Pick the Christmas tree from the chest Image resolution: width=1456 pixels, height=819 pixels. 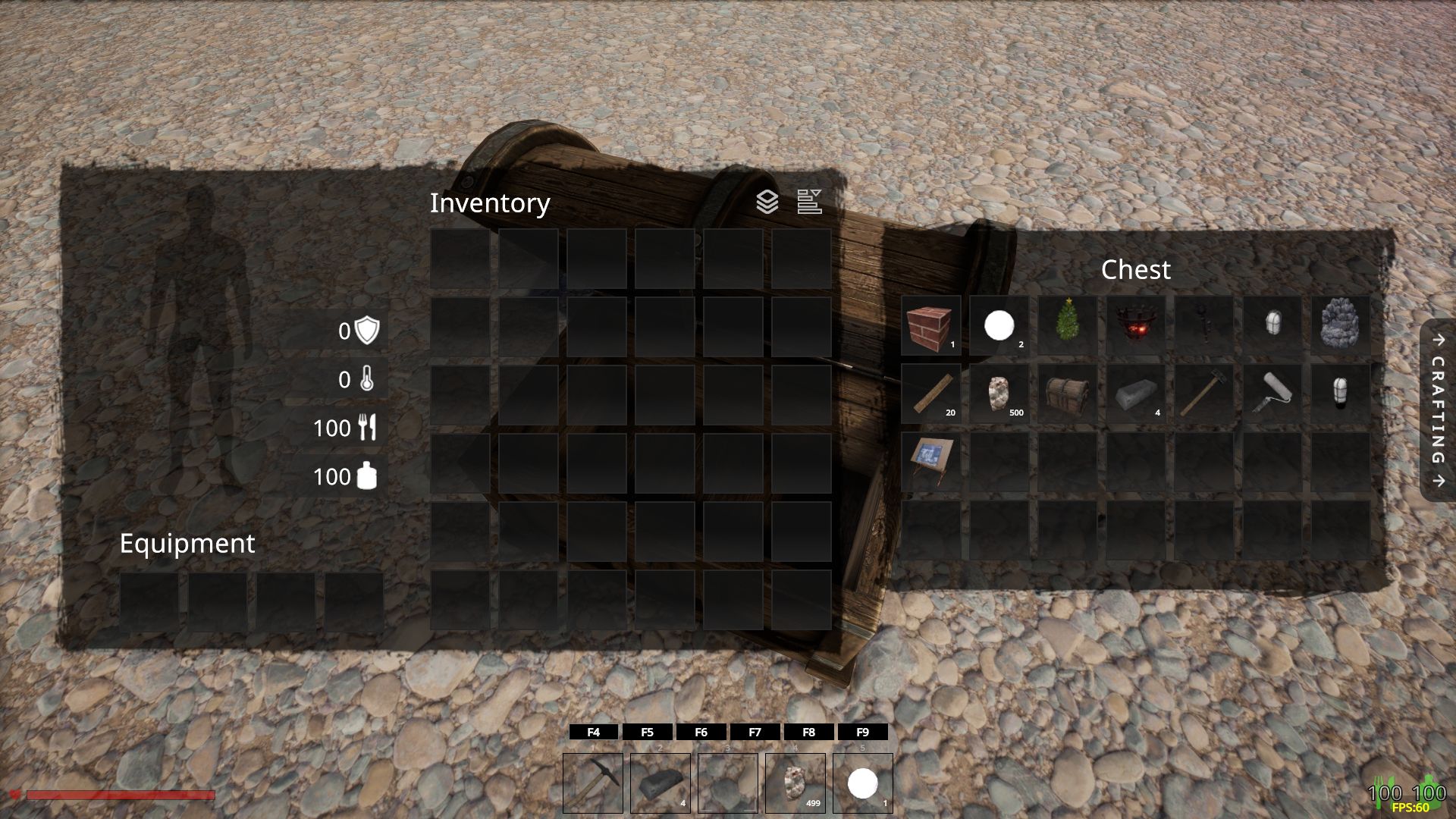click(1067, 326)
